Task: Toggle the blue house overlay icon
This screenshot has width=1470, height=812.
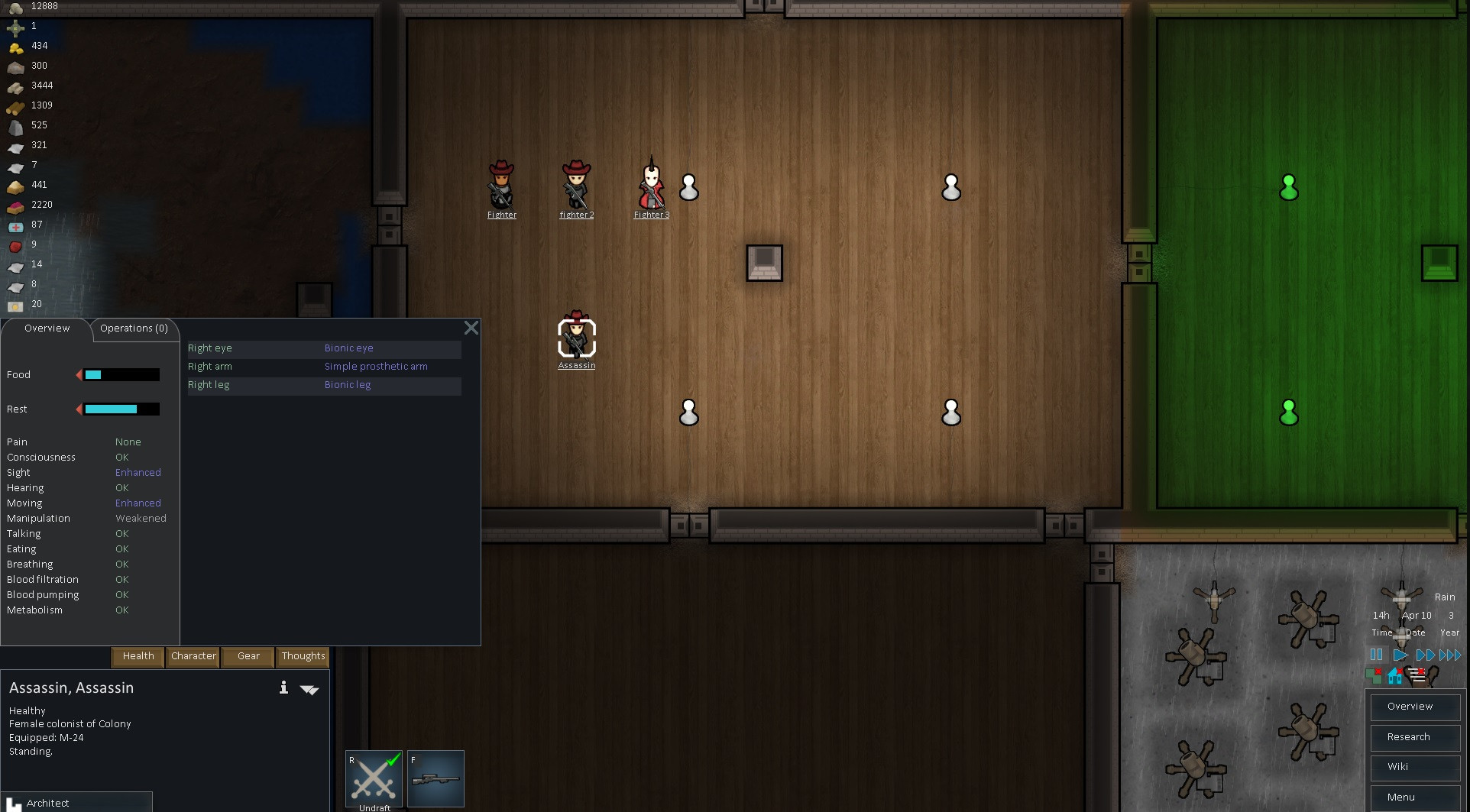Action: click(x=1395, y=676)
